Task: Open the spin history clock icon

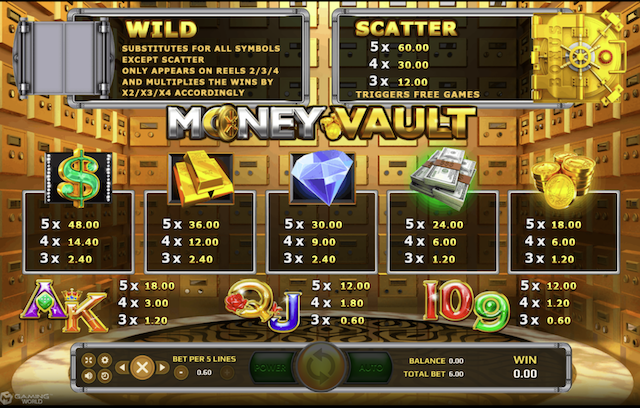Action: click(x=105, y=374)
